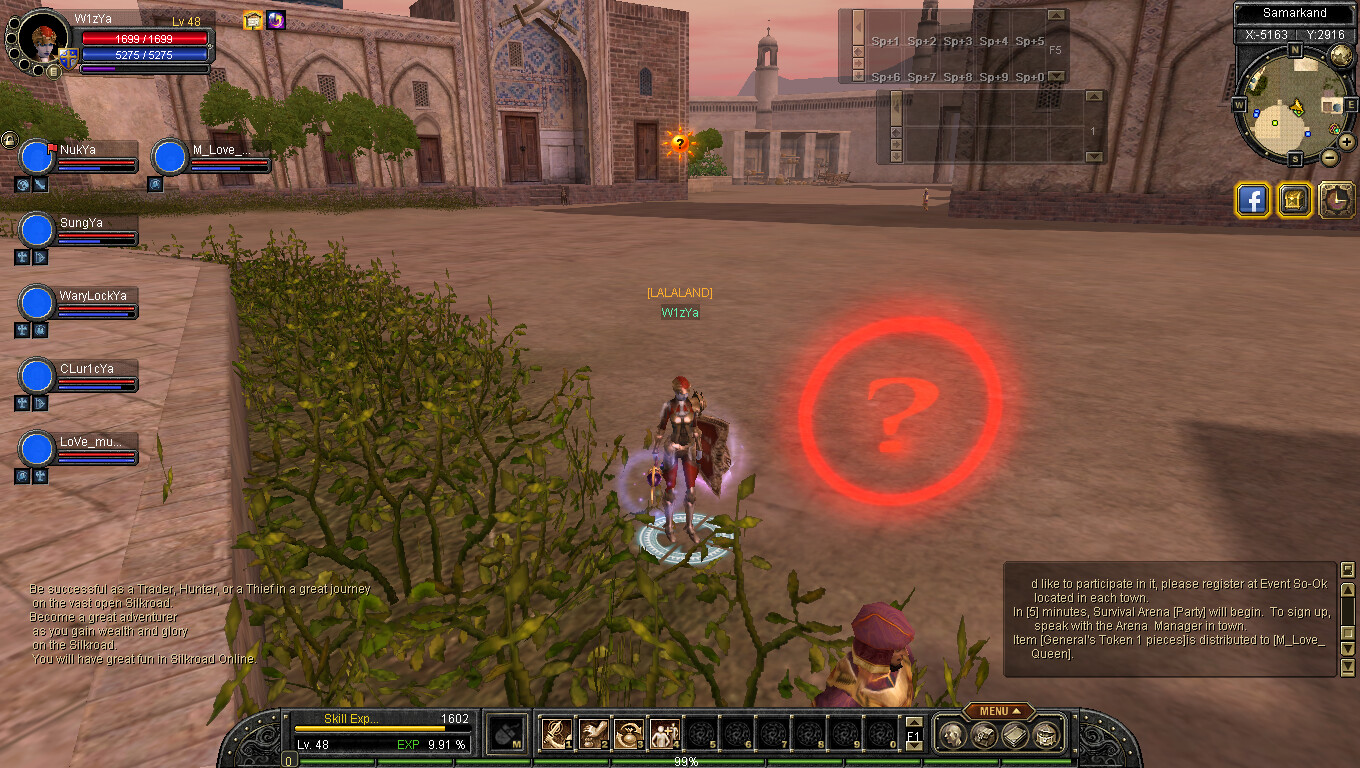The image size is (1360, 768).
Task: Toggle the padlock icon above the party list
Action: (x=9, y=139)
